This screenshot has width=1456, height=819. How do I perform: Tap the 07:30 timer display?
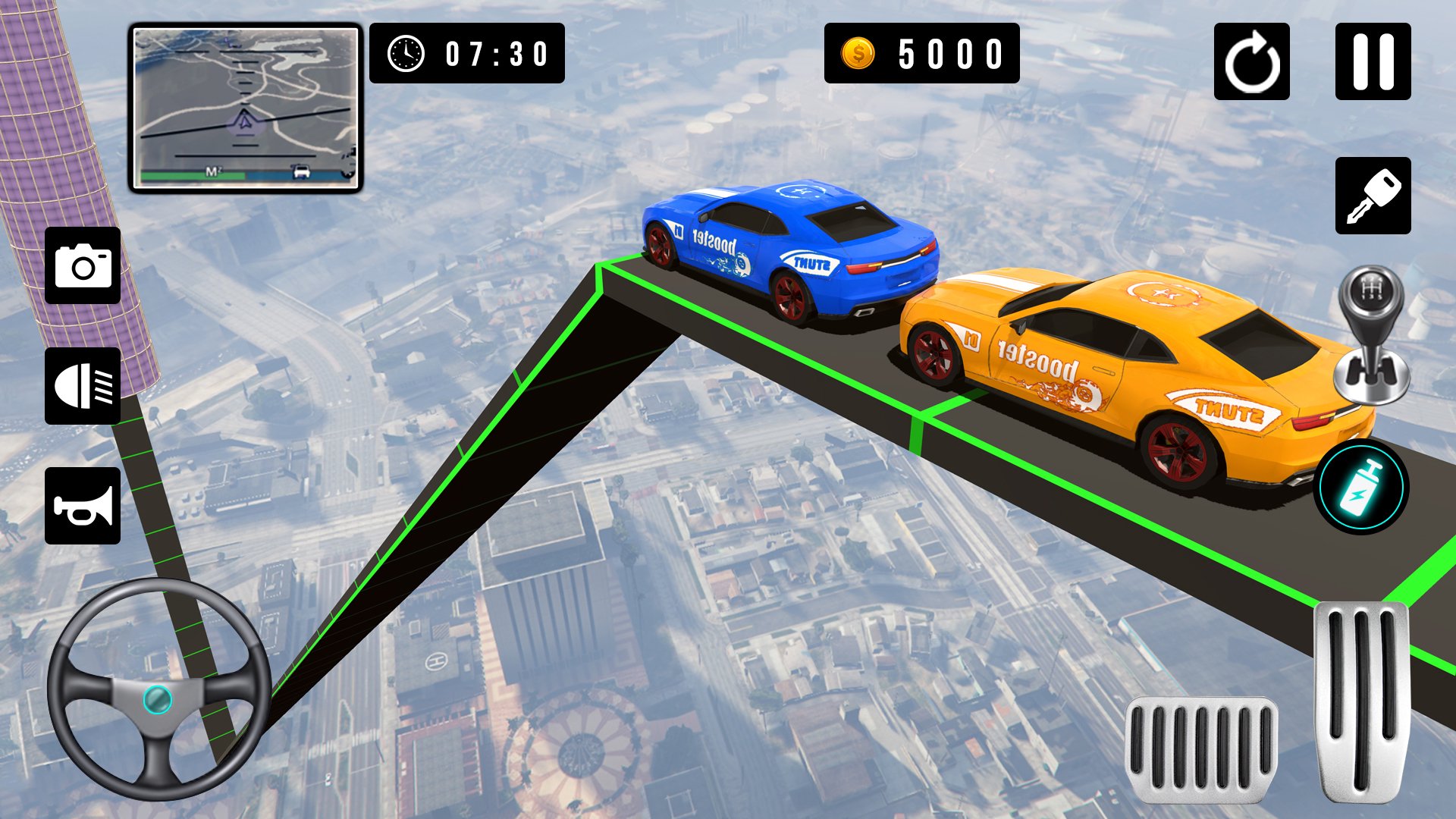(466, 53)
